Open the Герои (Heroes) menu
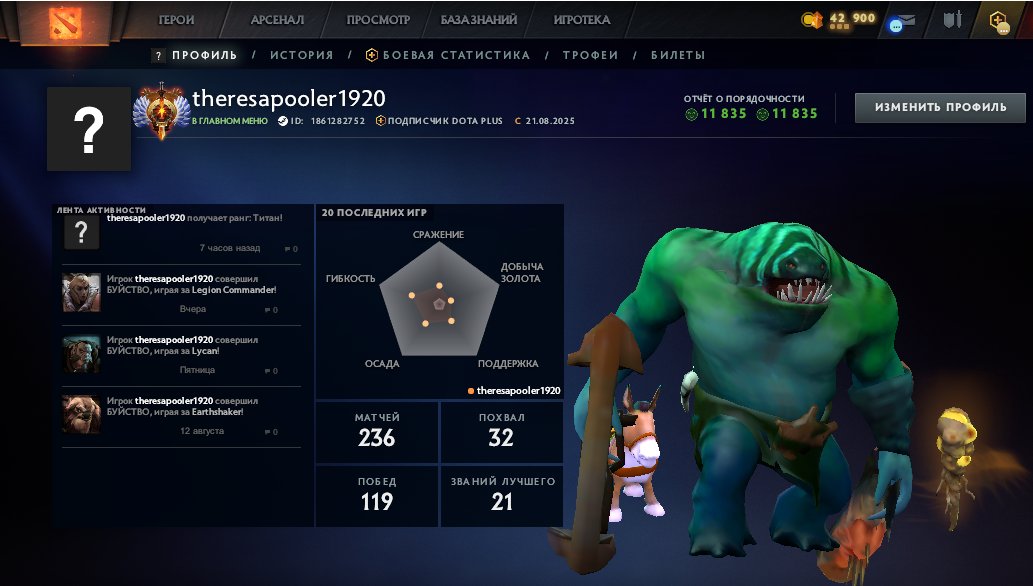1033x586 pixels. coord(176,20)
